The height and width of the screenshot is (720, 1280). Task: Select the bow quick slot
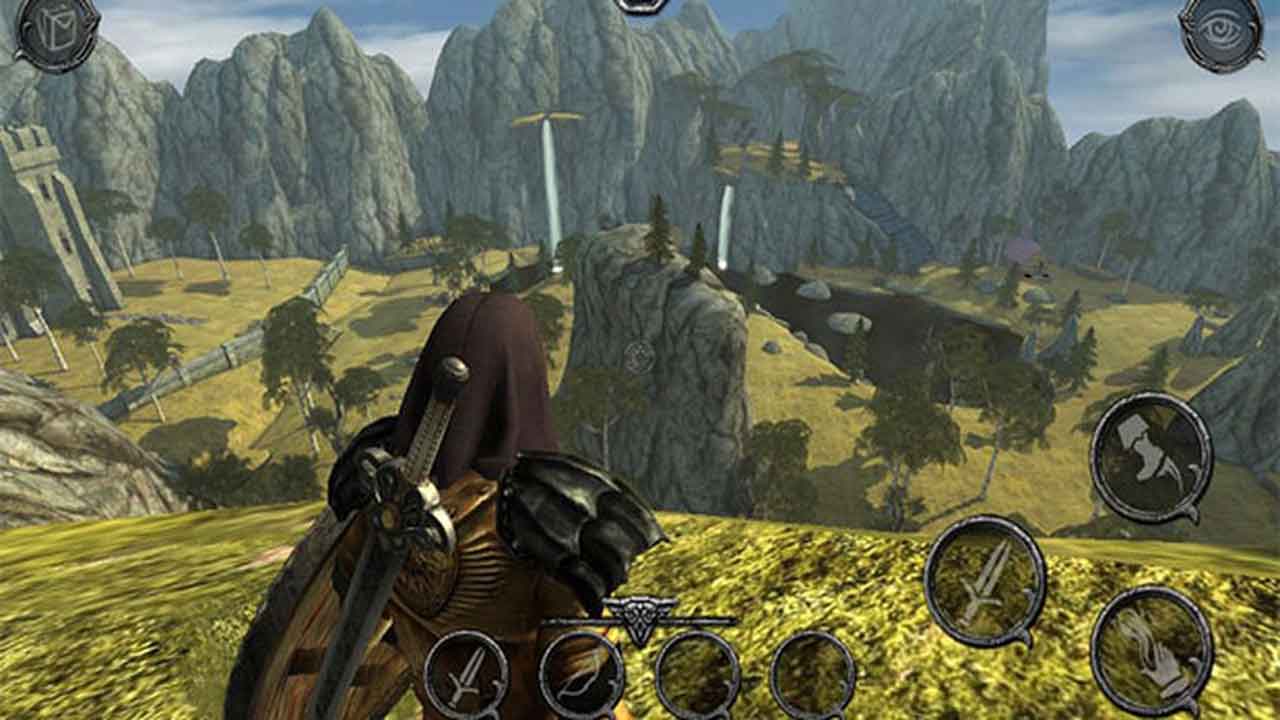pos(581,675)
